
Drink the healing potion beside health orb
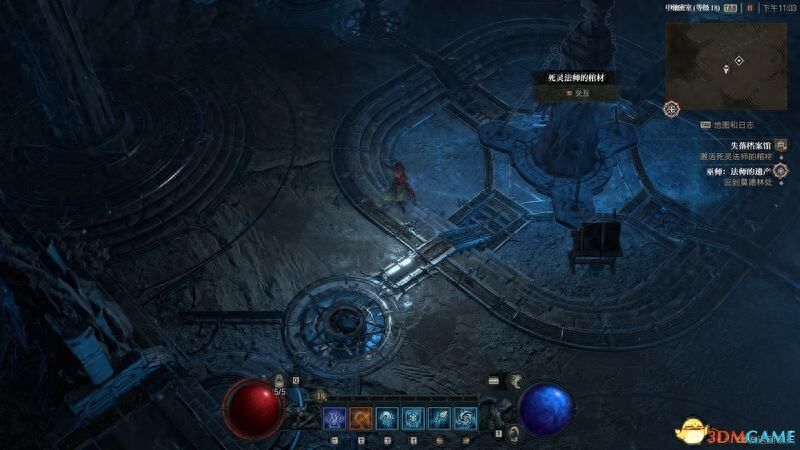281,381
